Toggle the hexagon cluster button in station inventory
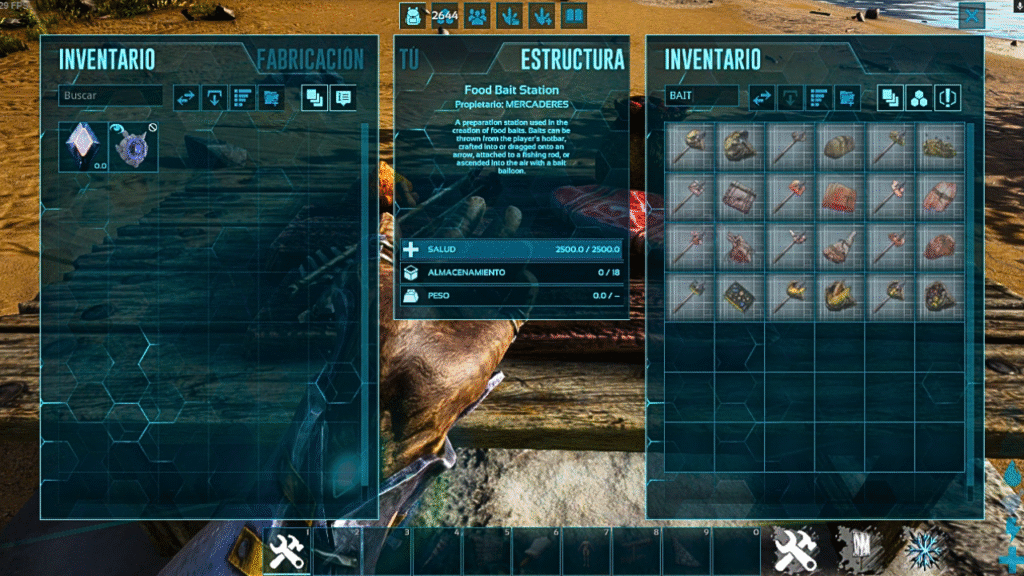Image resolution: width=1024 pixels, height=576 pixels. coord(919,97)
